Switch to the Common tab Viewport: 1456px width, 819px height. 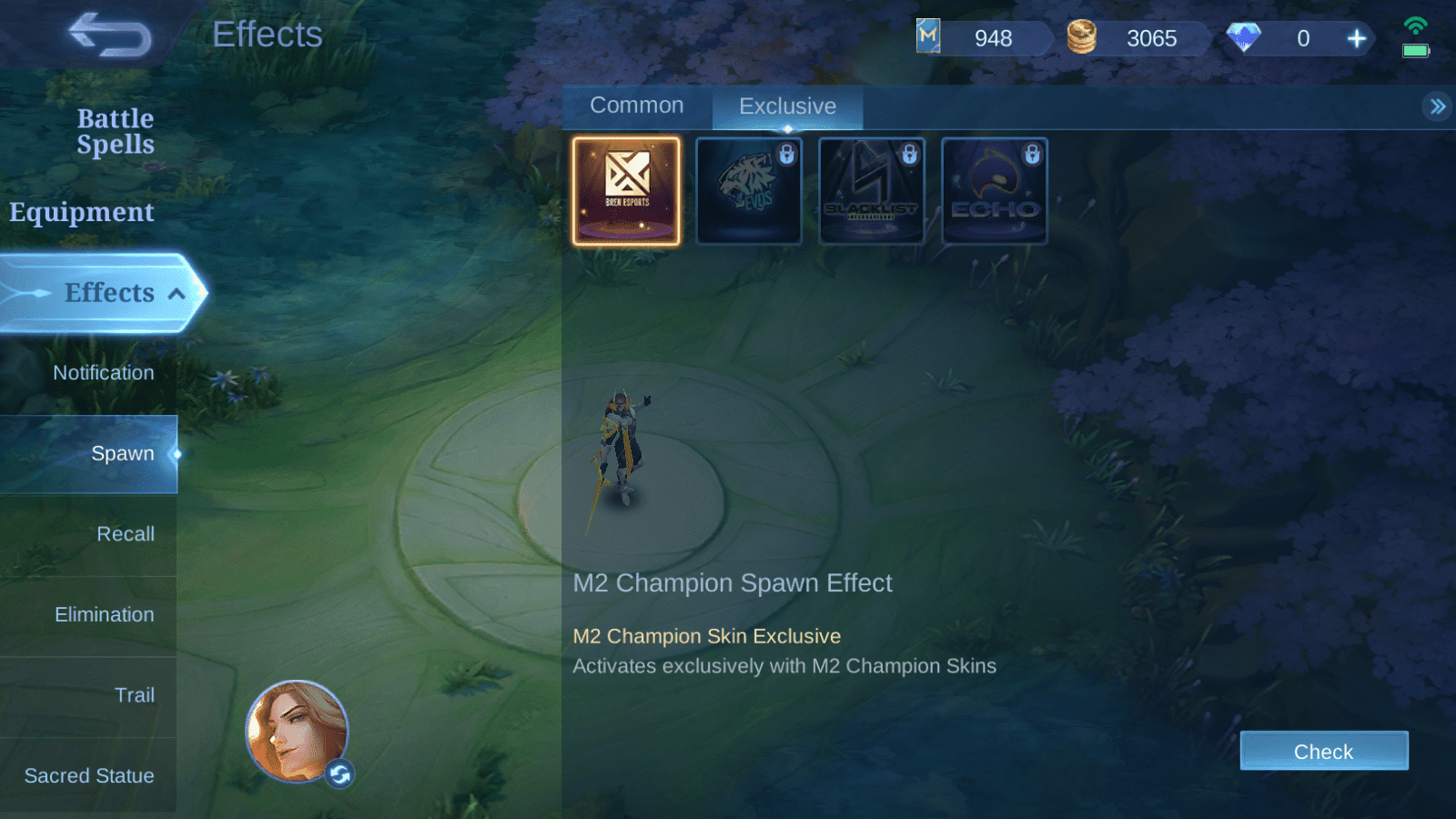(636, 106)
